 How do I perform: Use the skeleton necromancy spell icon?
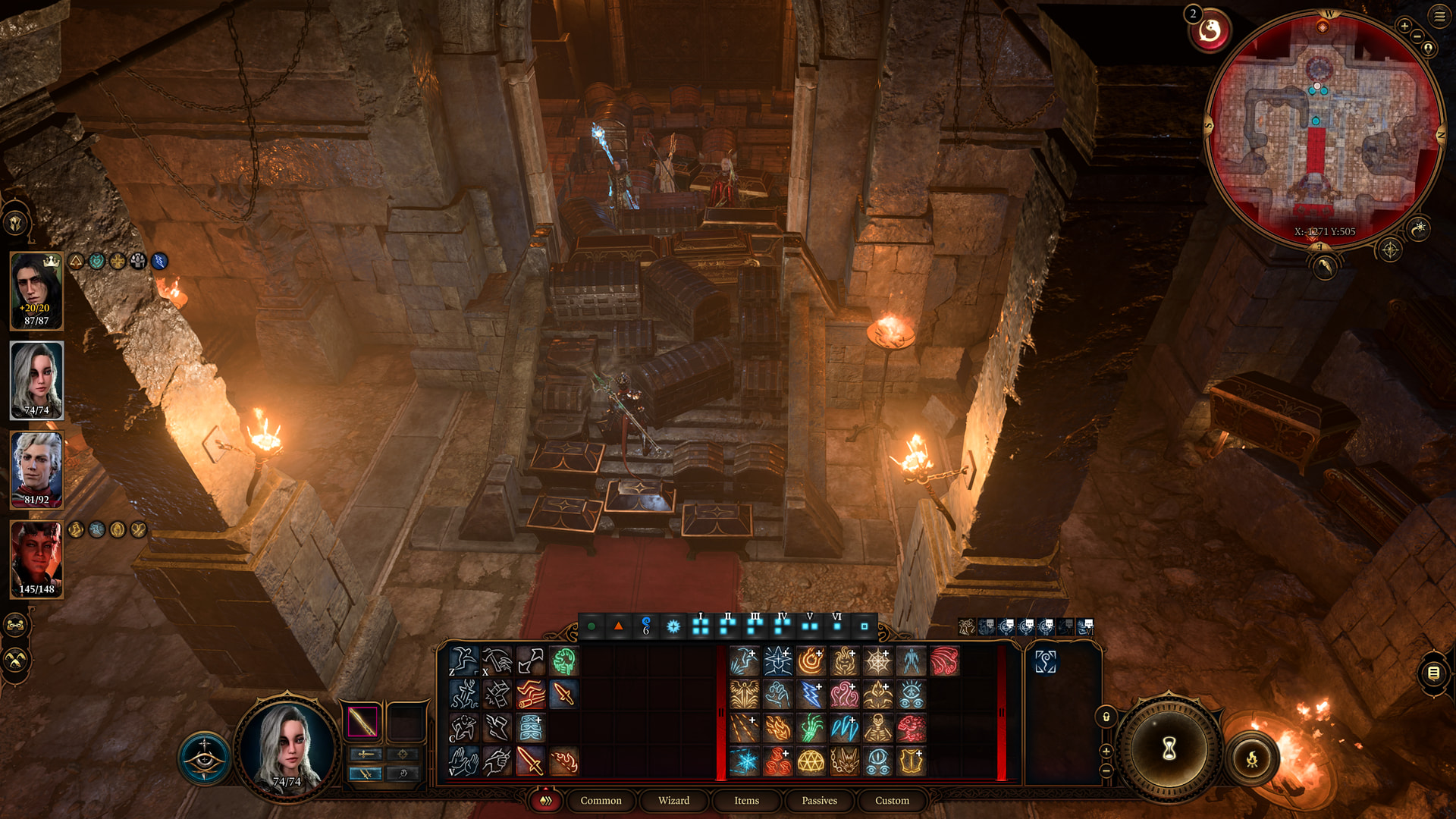877,728
